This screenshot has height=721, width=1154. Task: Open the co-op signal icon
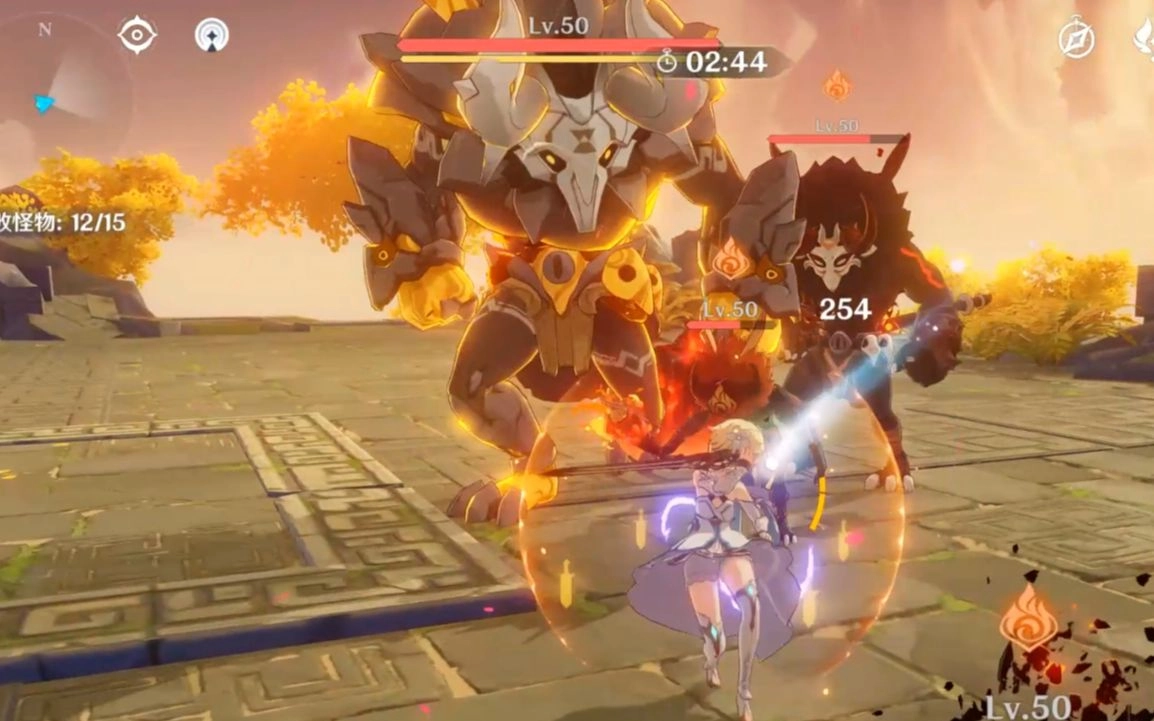point(211,35)
